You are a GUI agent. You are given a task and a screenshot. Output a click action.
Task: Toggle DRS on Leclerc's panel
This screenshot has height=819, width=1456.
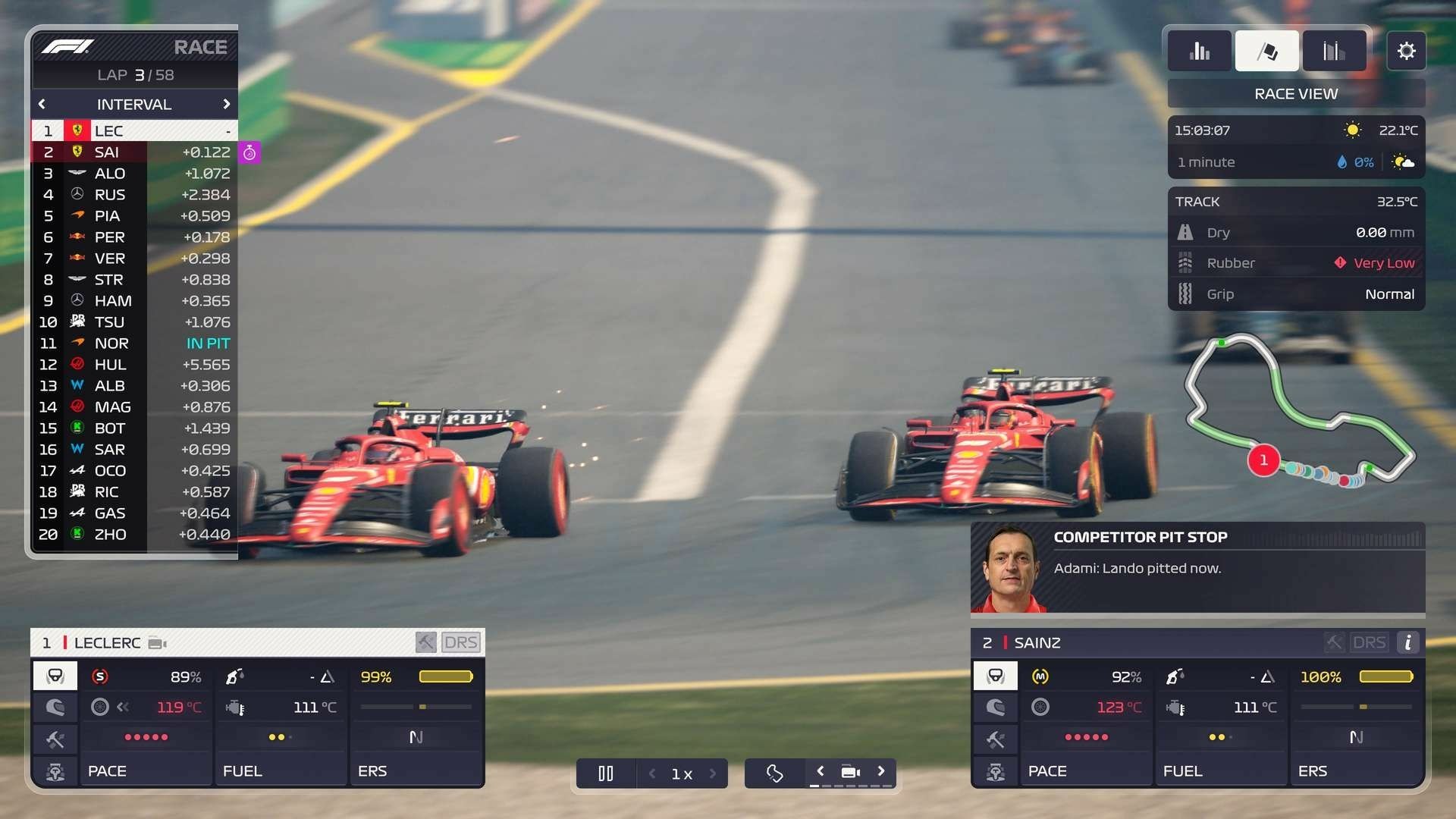(463, 642)
